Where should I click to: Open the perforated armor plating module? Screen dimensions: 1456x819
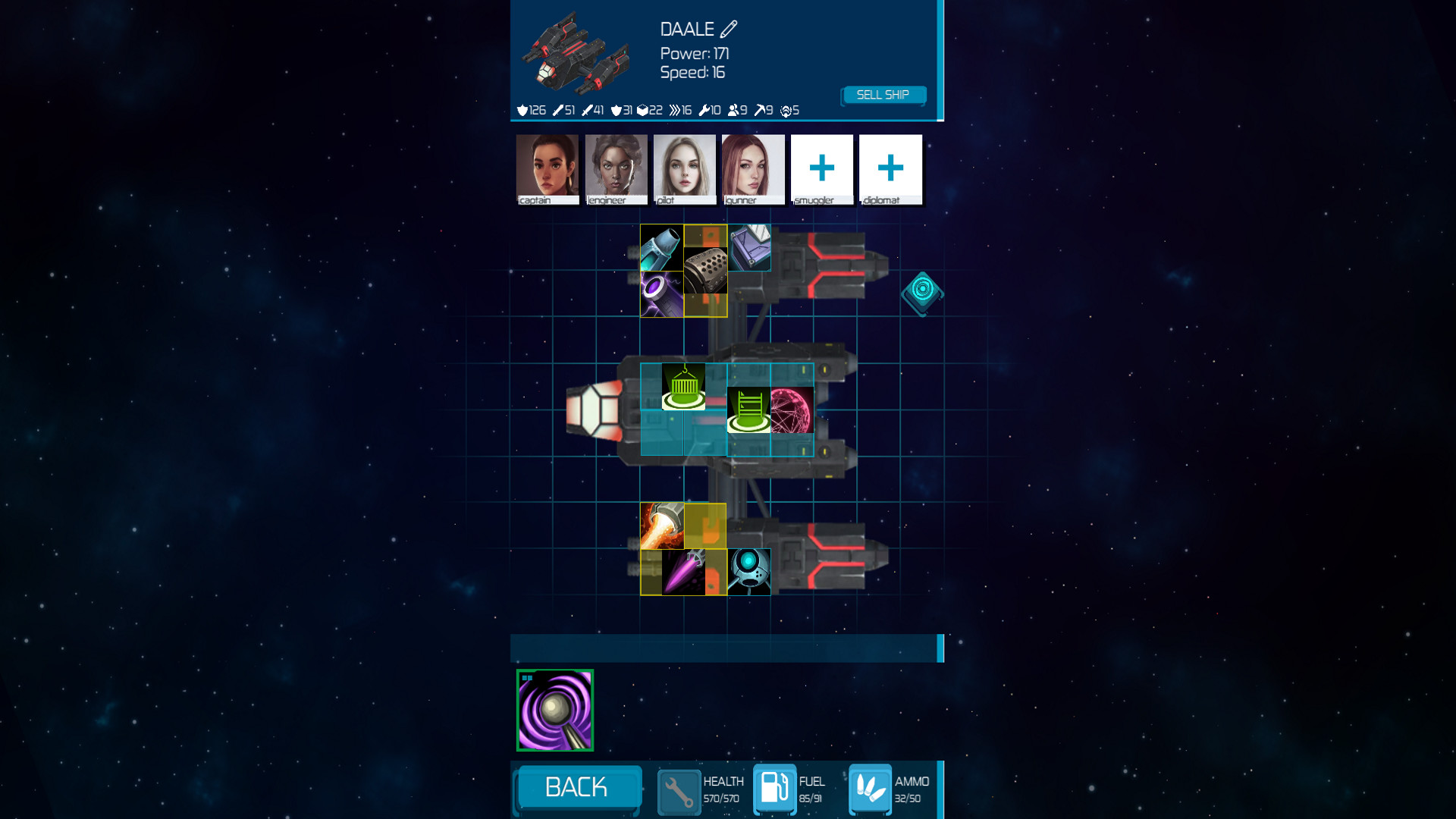707,271
